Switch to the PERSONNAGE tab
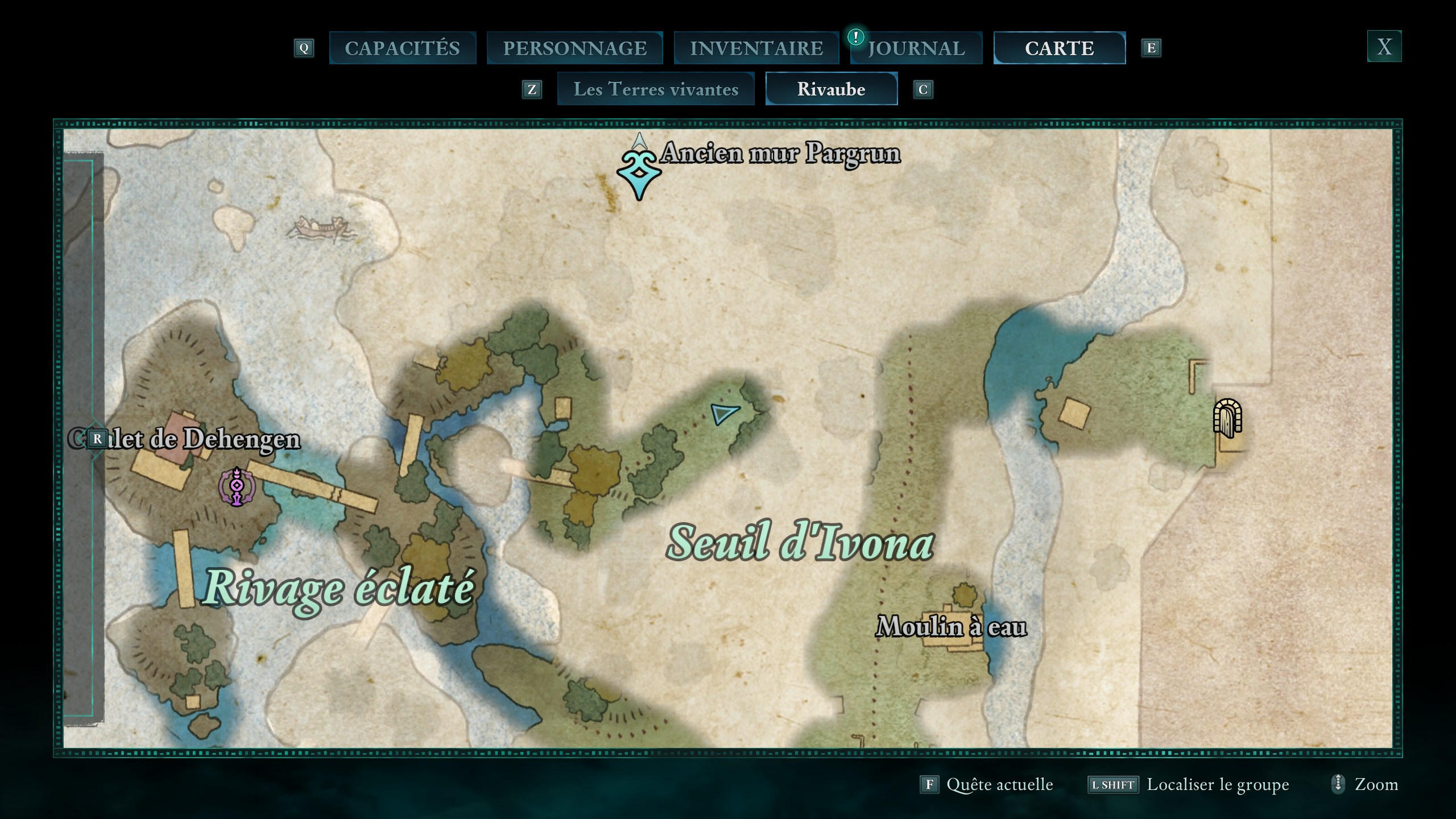Image resolution: width=1456 pixels, height=819 pixels. (573, 48)
